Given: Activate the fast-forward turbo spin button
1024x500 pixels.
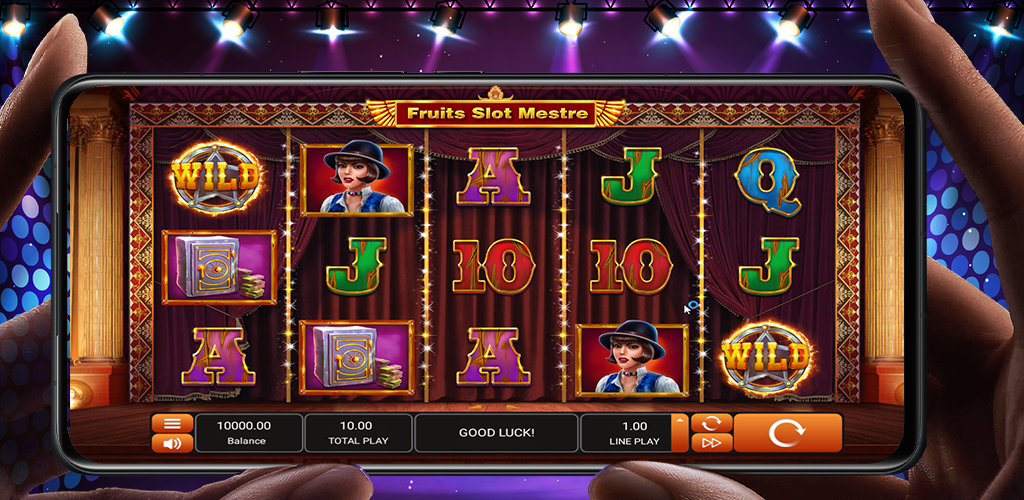Looking at the screenshot, I should click(711, 443).
